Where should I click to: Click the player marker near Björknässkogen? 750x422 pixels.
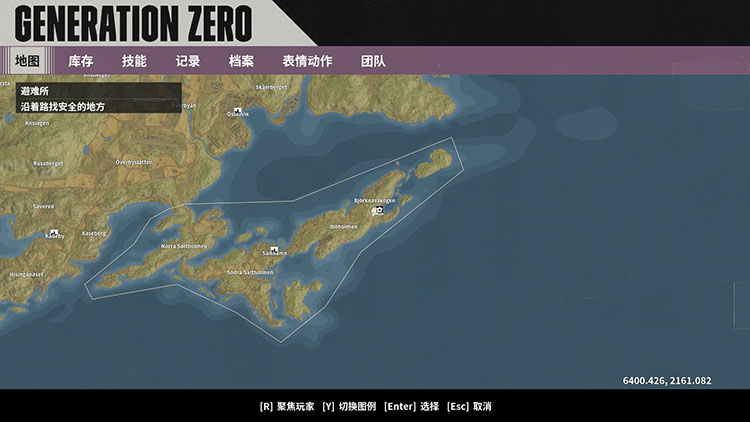[x=379, y=211]
